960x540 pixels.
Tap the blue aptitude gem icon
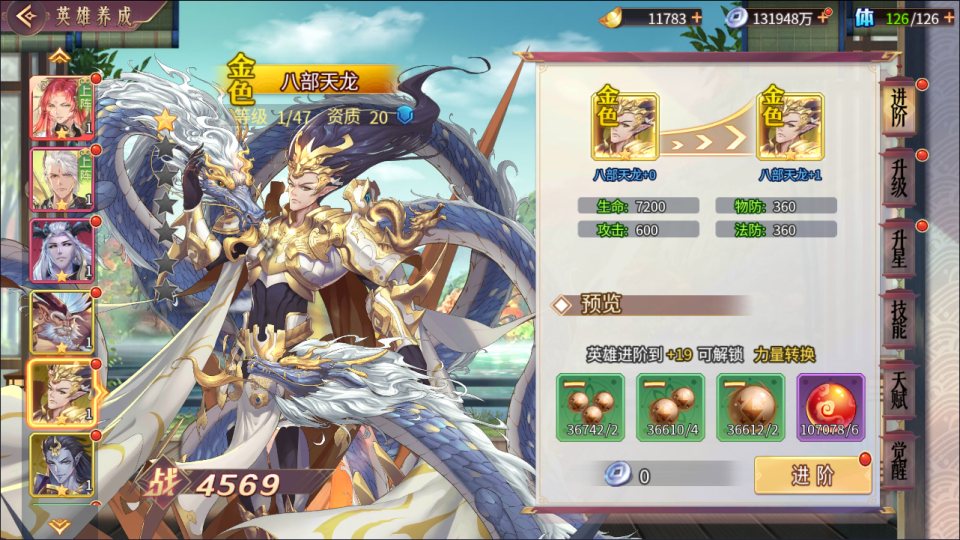pos(405,116)
